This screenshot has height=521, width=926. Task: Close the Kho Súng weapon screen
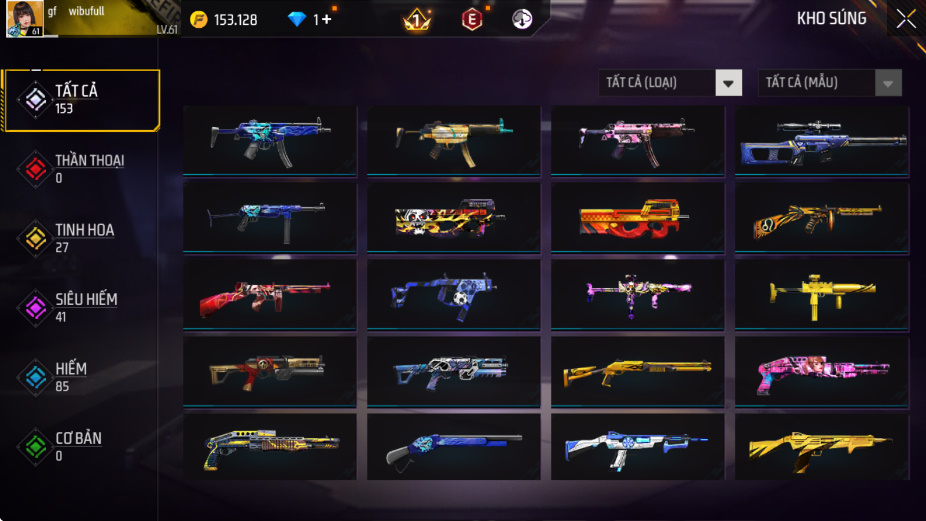click(x=905, y=19)
